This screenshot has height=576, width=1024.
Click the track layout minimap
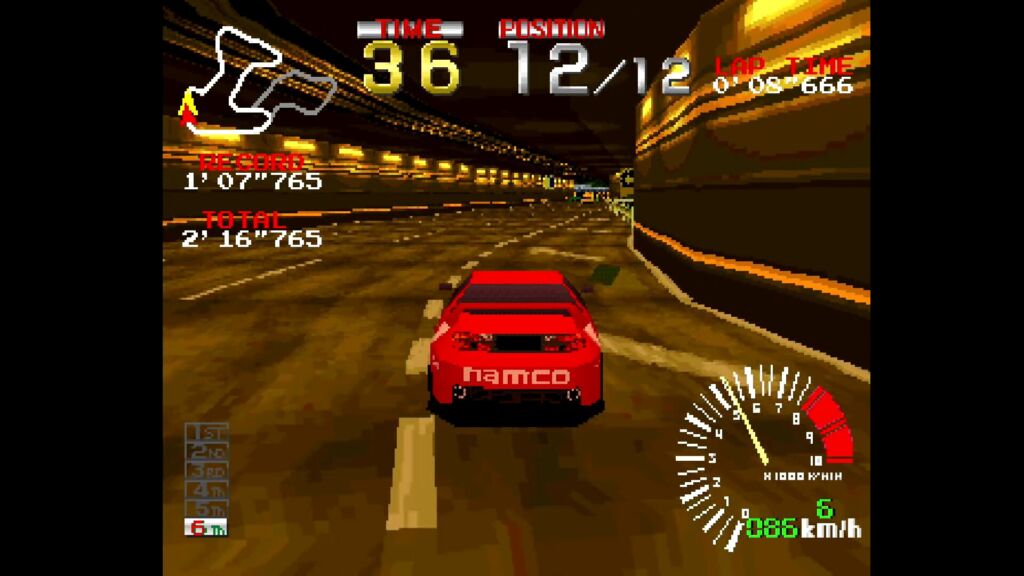[258, 82]
